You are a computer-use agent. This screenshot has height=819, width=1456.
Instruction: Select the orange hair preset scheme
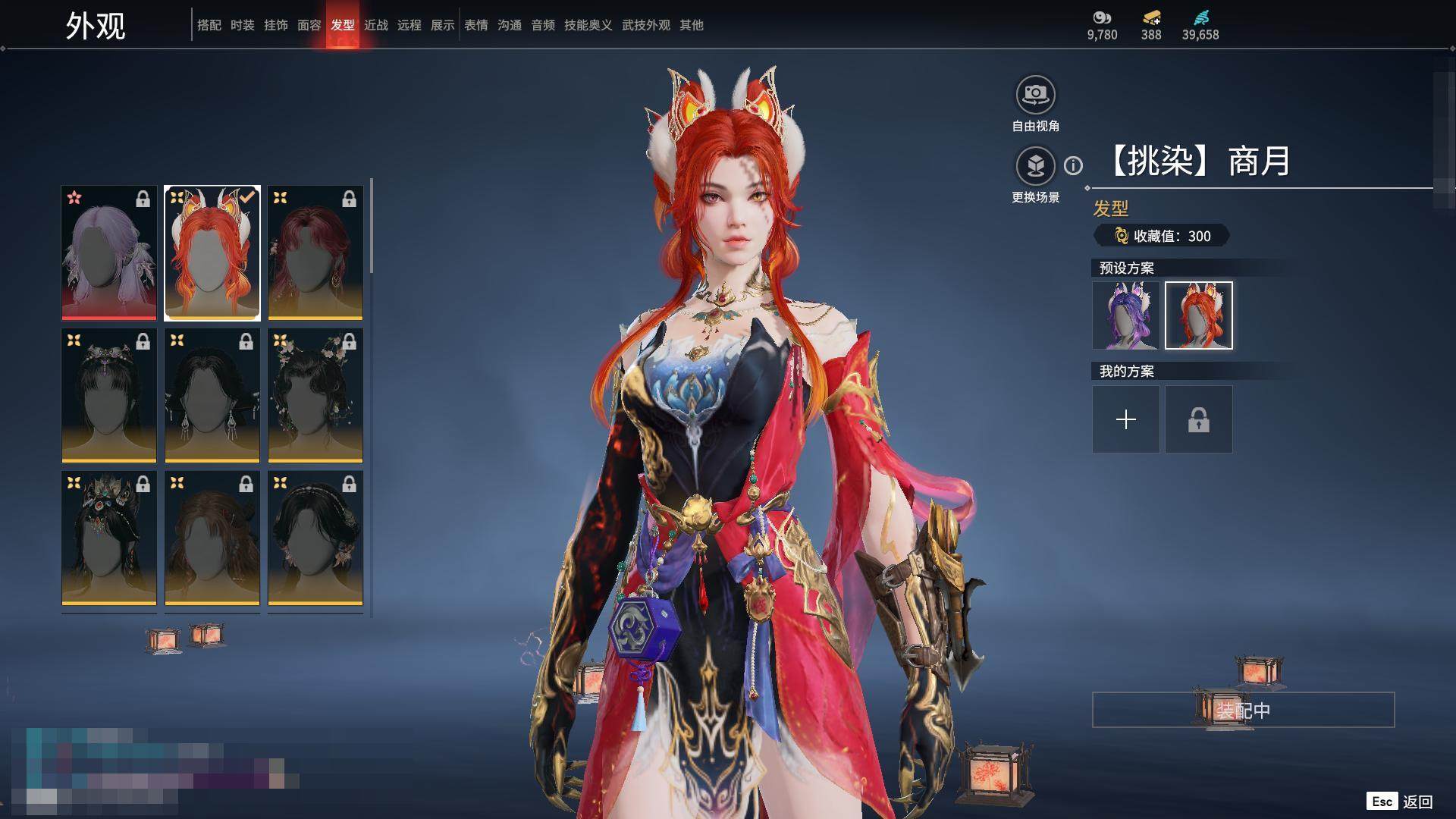pyautogui.click(x=1199, y=315)
